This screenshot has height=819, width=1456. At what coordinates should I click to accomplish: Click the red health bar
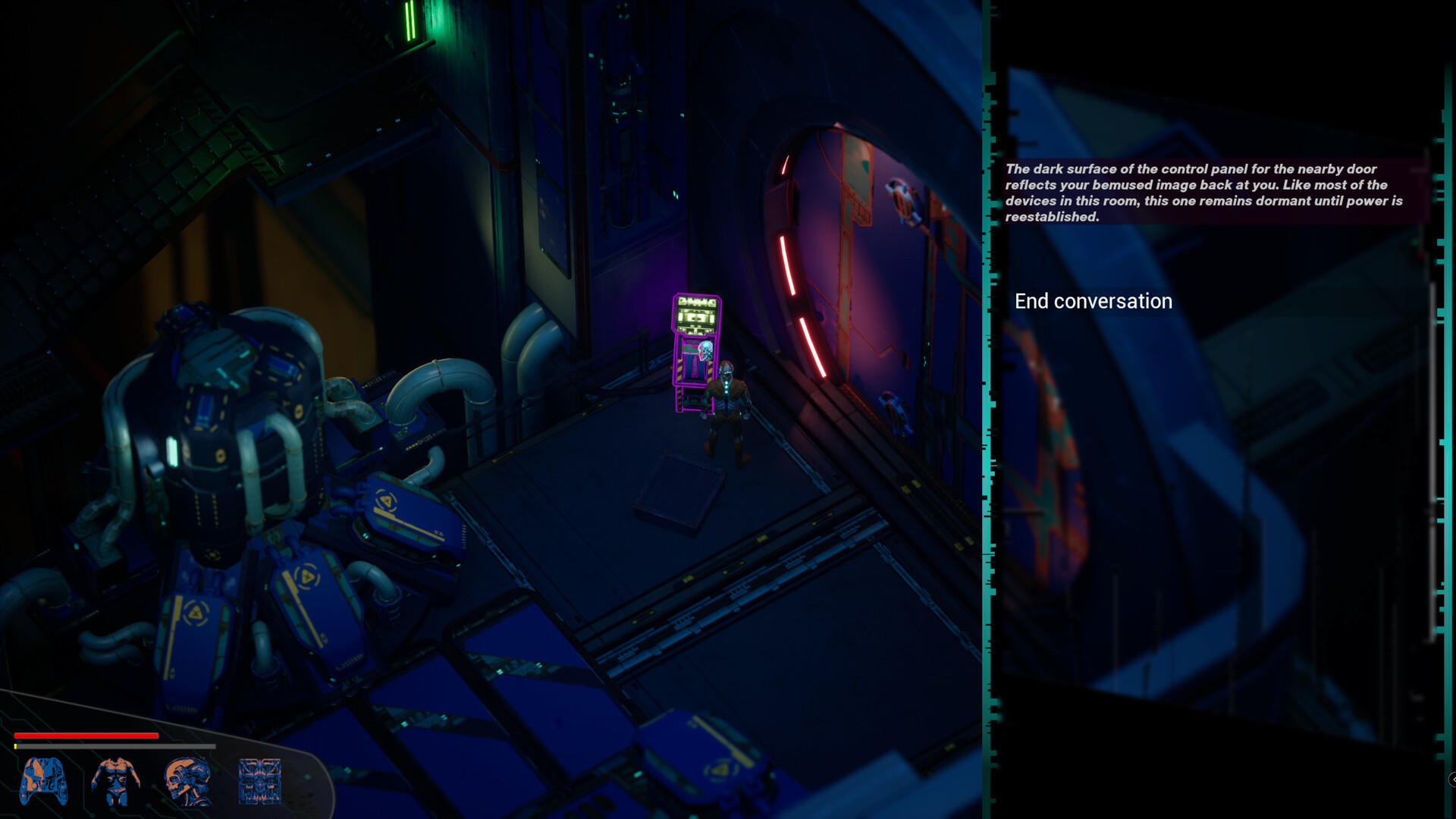(83, 736)
